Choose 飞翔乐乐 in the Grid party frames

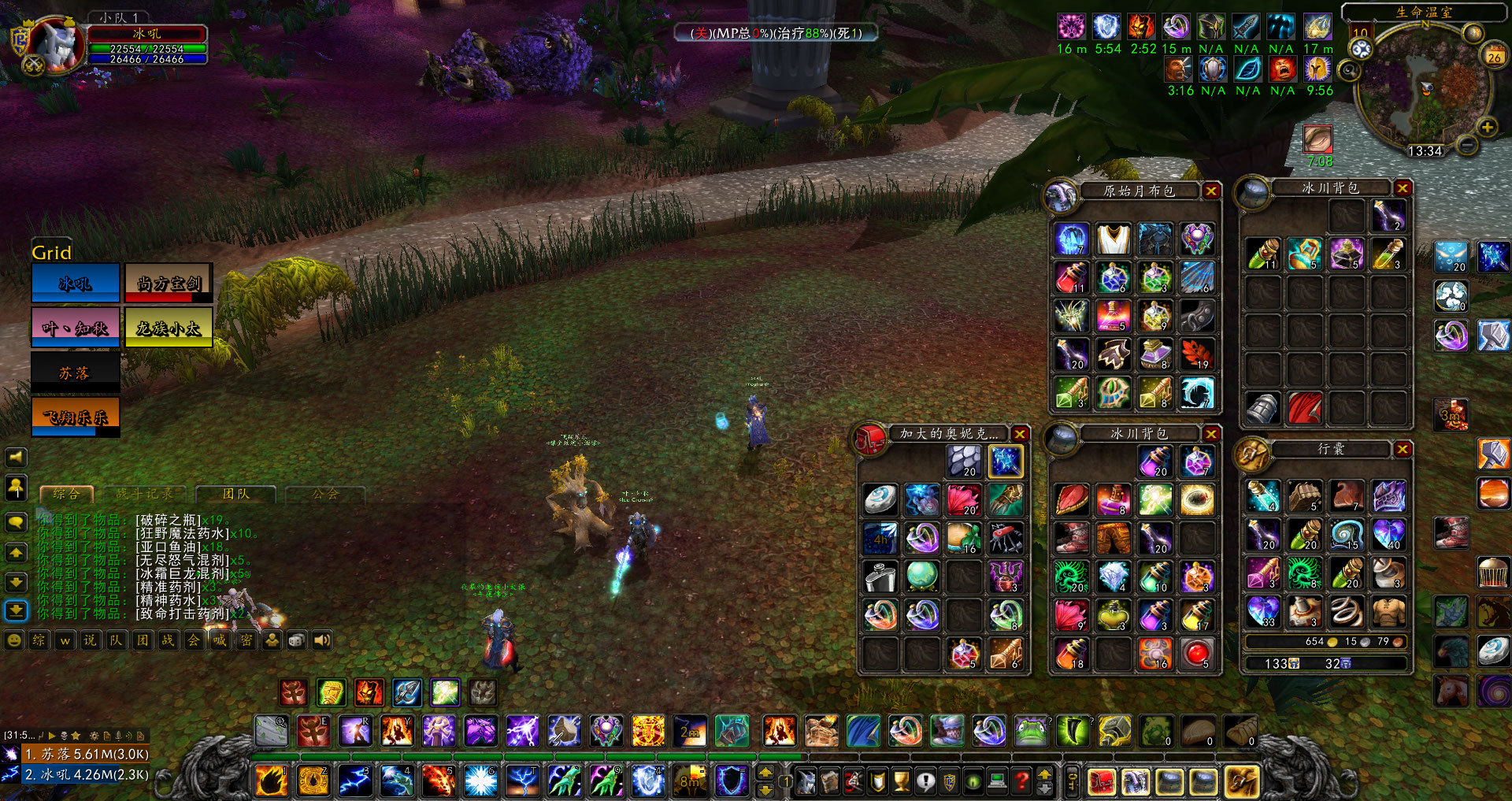coord(76,417)
